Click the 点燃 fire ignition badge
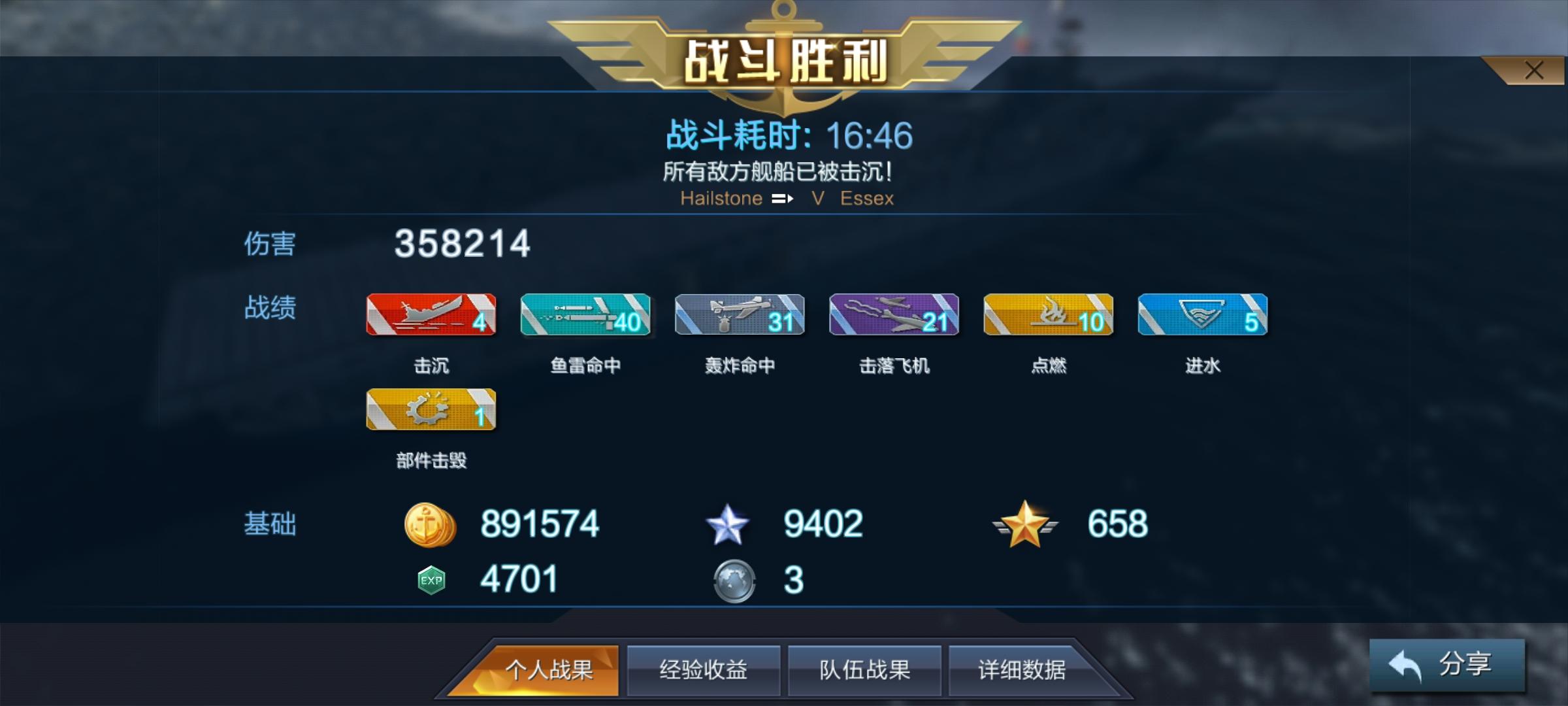This screenshot has width=1568, height=706. (x=1048, y=316)
